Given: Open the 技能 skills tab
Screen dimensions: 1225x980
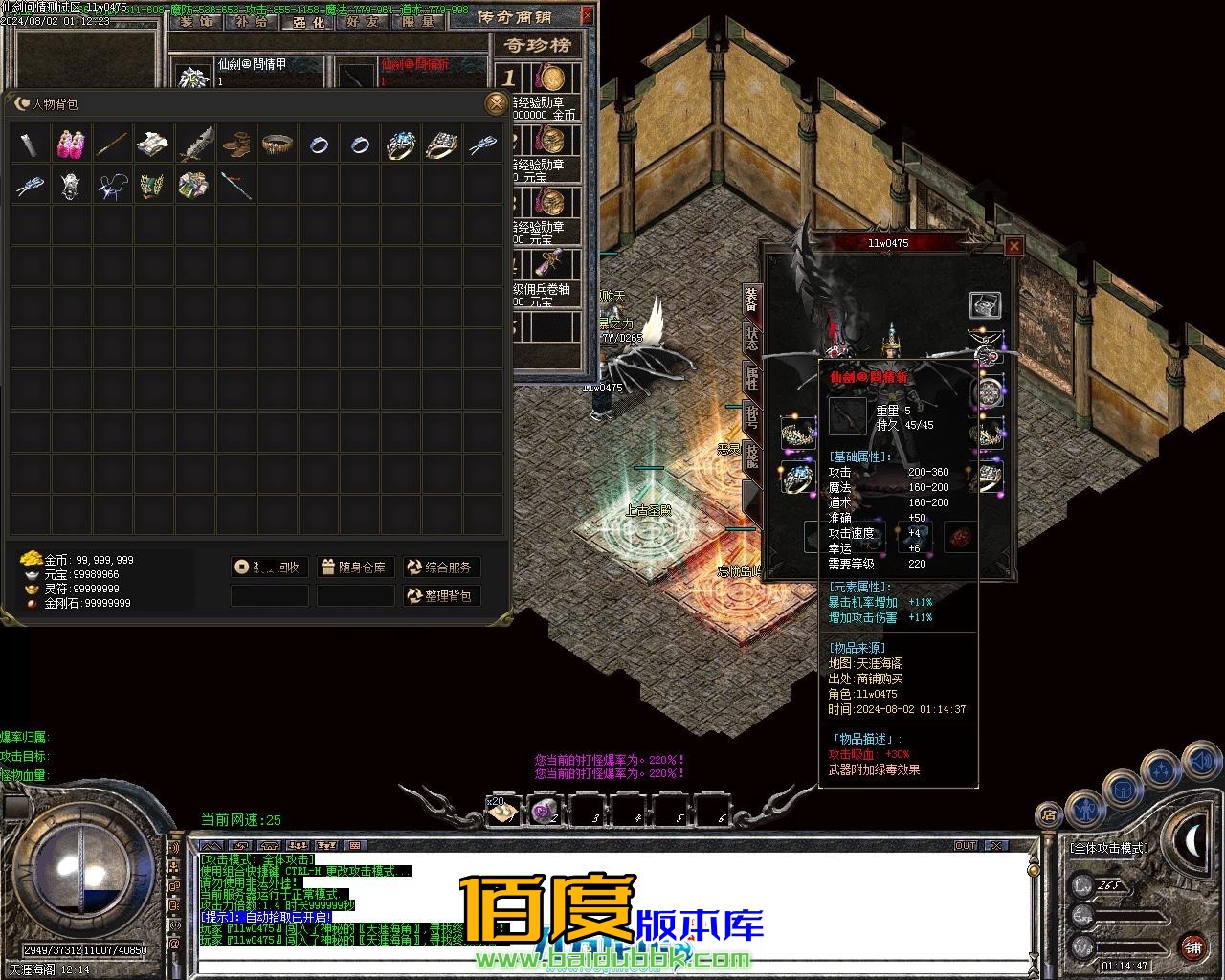Looking at the screenshot, I should [x=752, y=456].
